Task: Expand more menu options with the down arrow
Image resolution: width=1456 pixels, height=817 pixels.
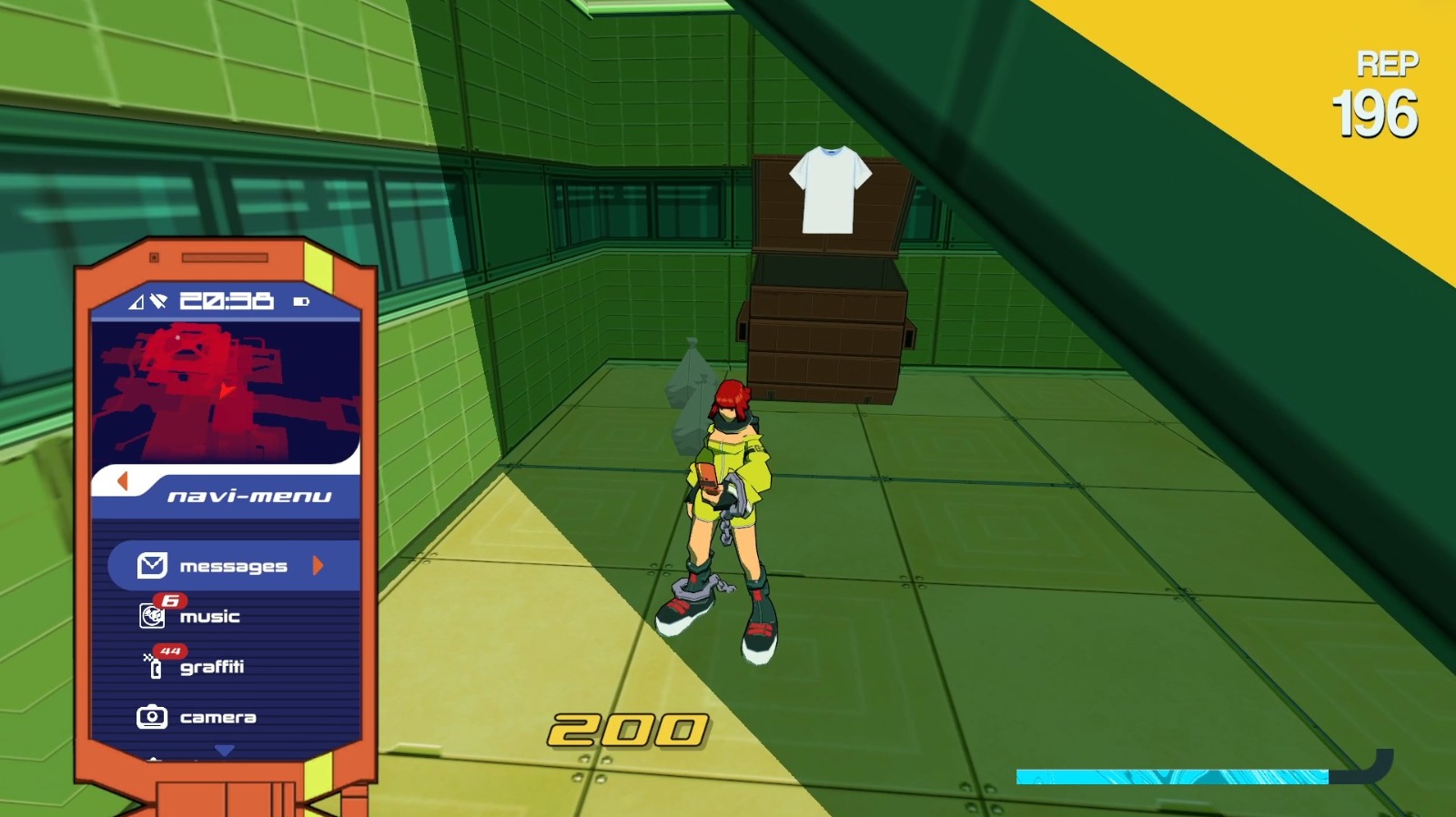Action: tap(223, 750)
